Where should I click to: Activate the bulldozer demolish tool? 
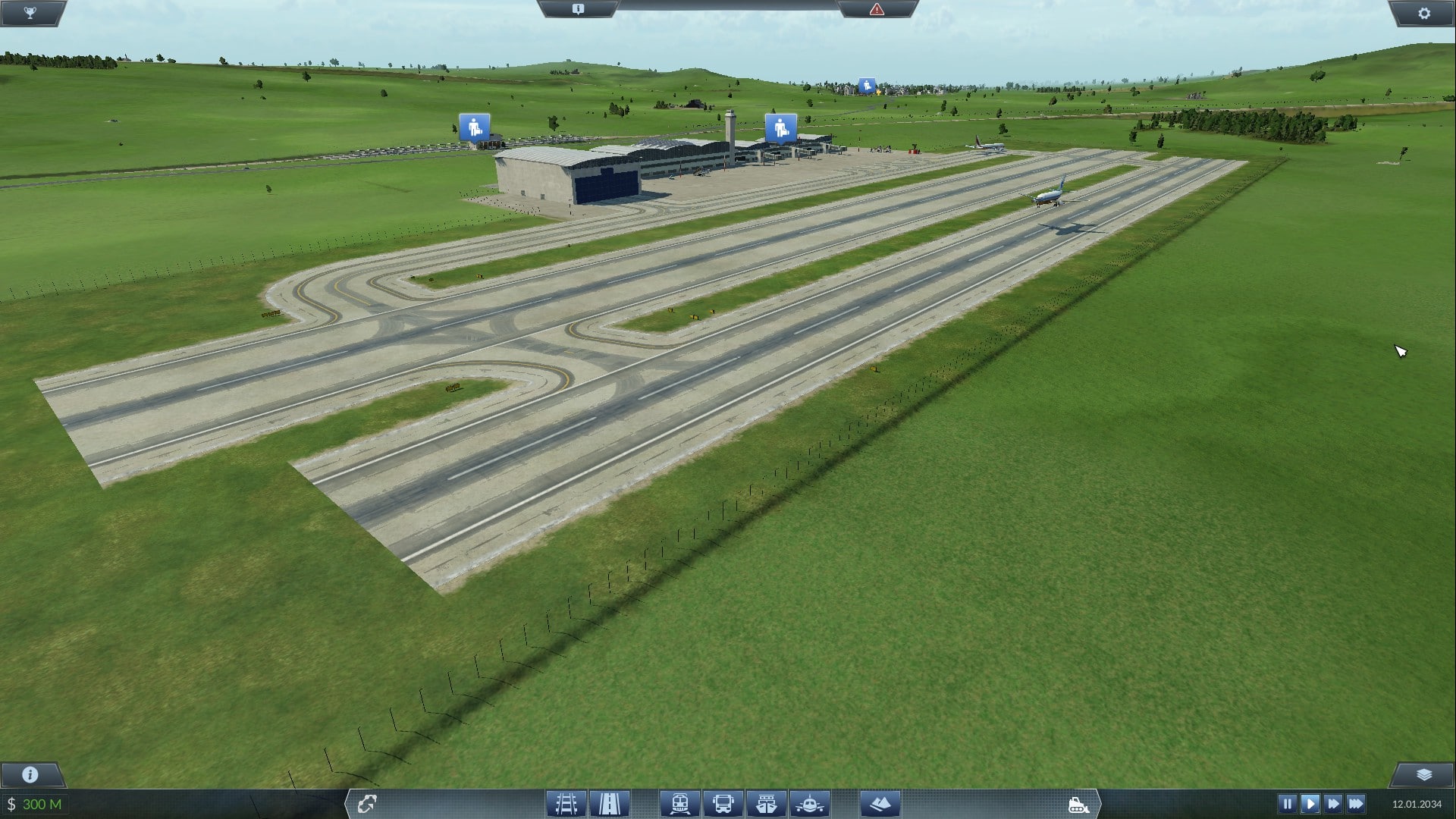pyautogui.click(x=1078, y=804)
